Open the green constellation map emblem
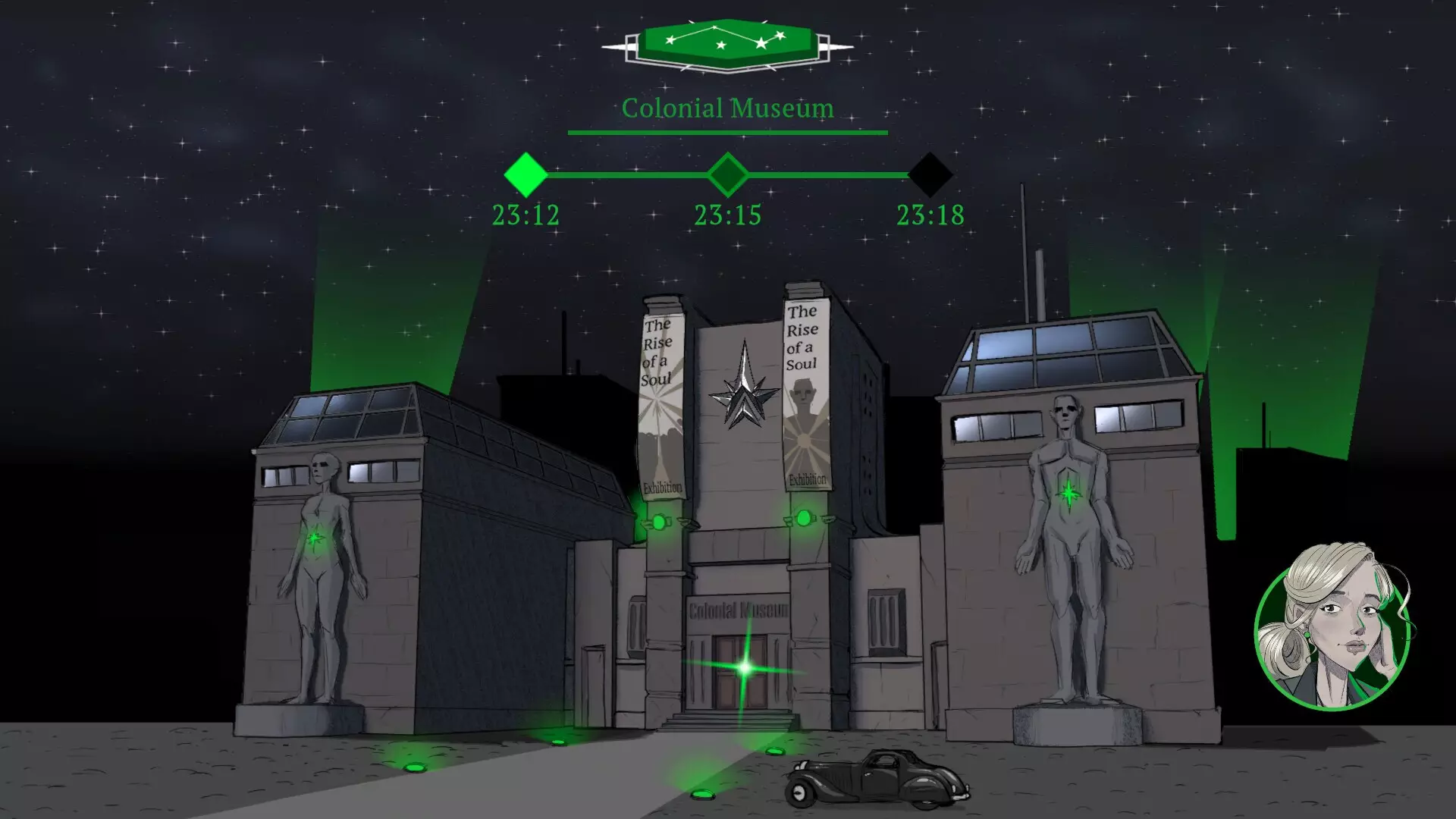This screenshot has height=819, width=1456. [x=727, y=44]
